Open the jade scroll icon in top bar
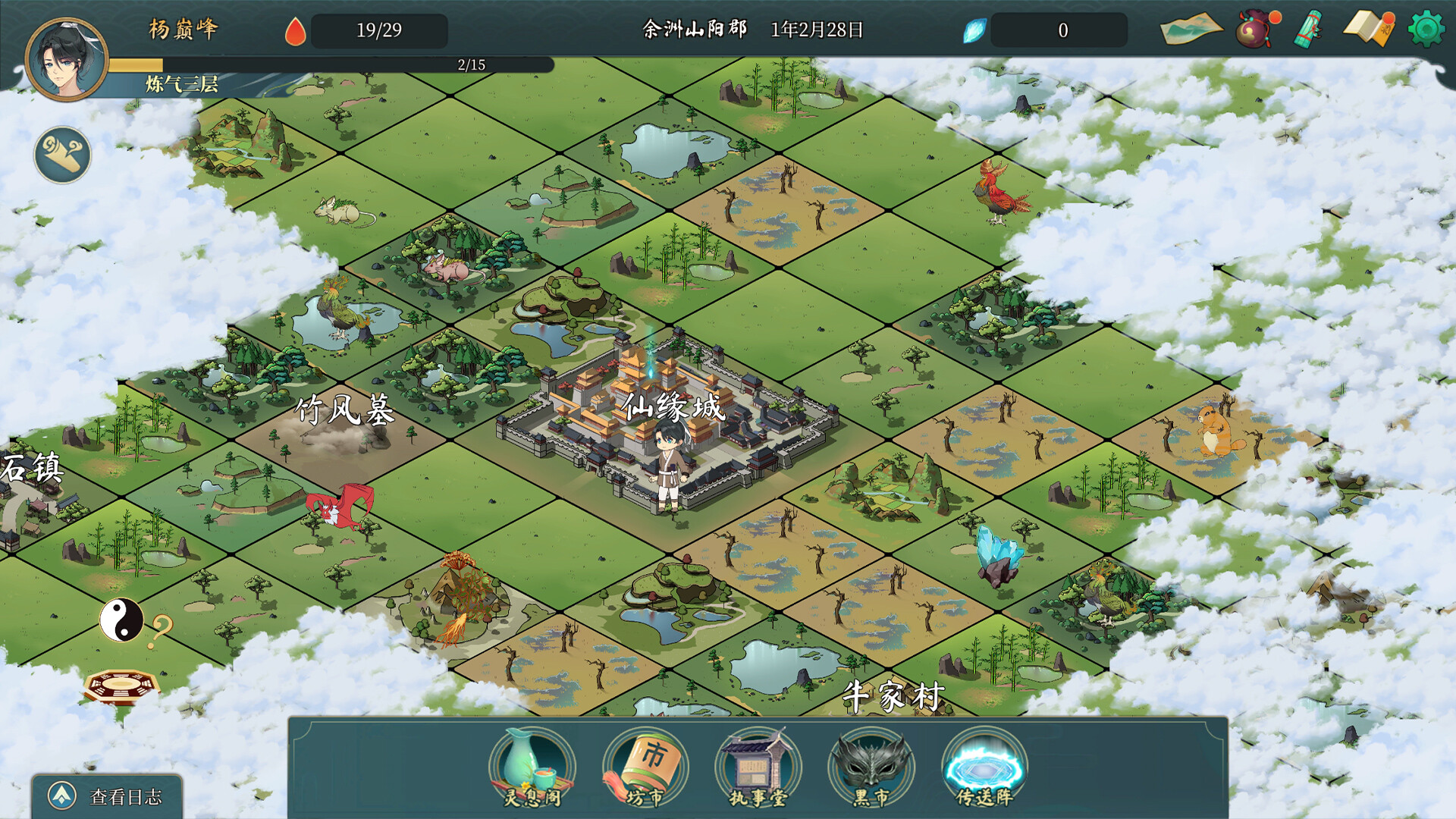 1306,30
